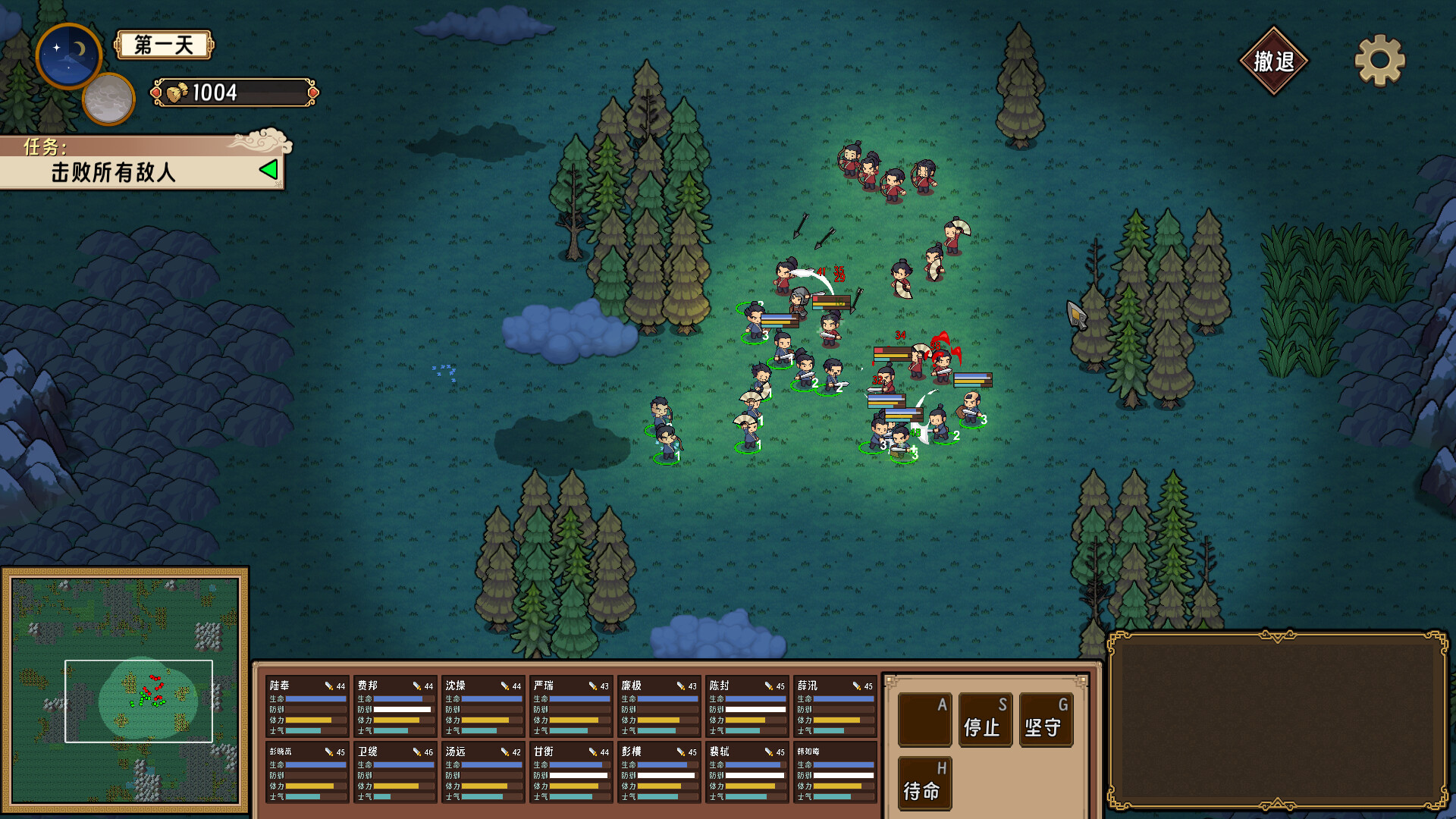Activate the 停止 stop command
Viewport: 1456px width, 819px height.
pos(984,720)
